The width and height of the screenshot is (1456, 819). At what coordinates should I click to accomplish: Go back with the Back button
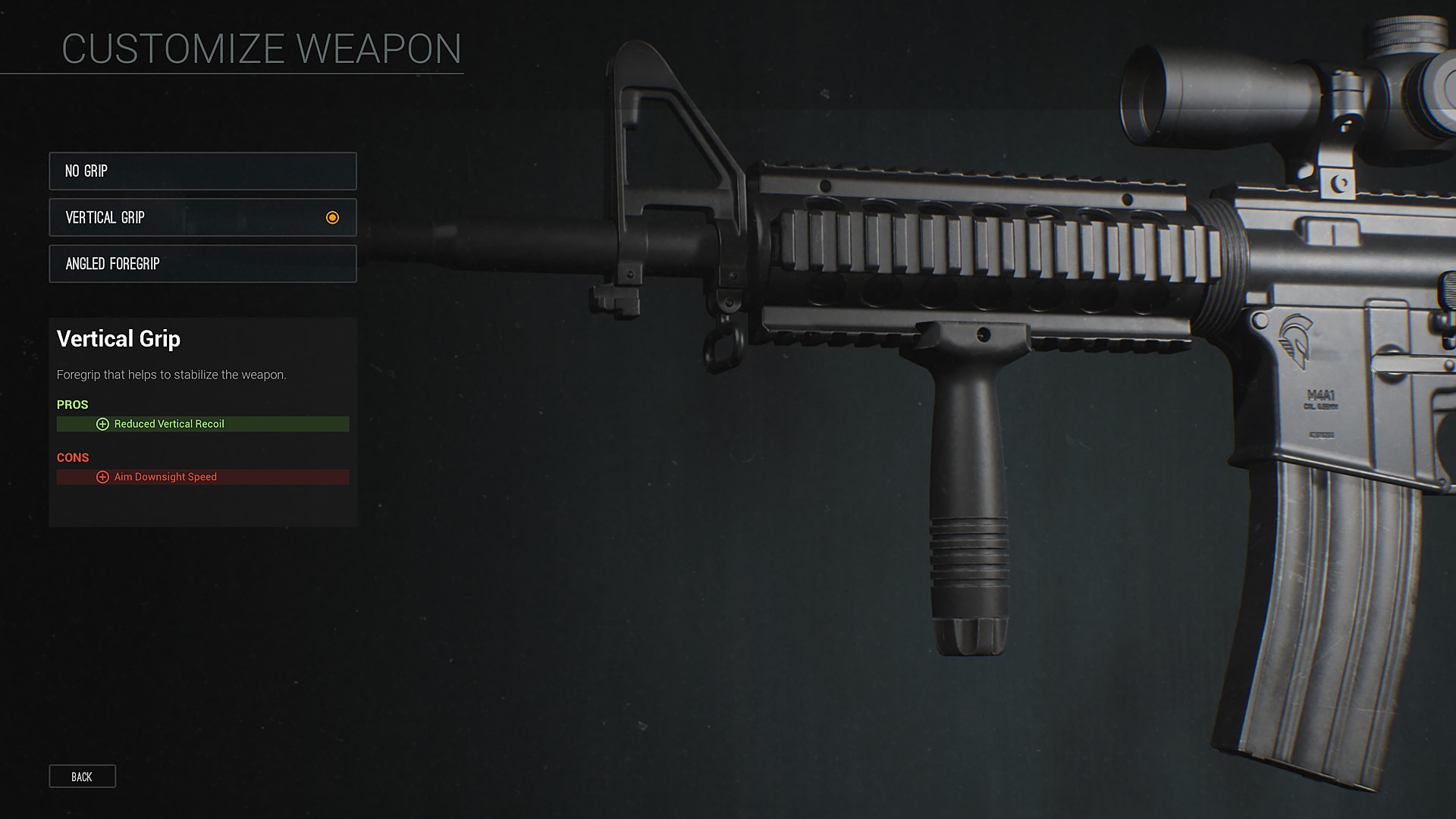82,777
